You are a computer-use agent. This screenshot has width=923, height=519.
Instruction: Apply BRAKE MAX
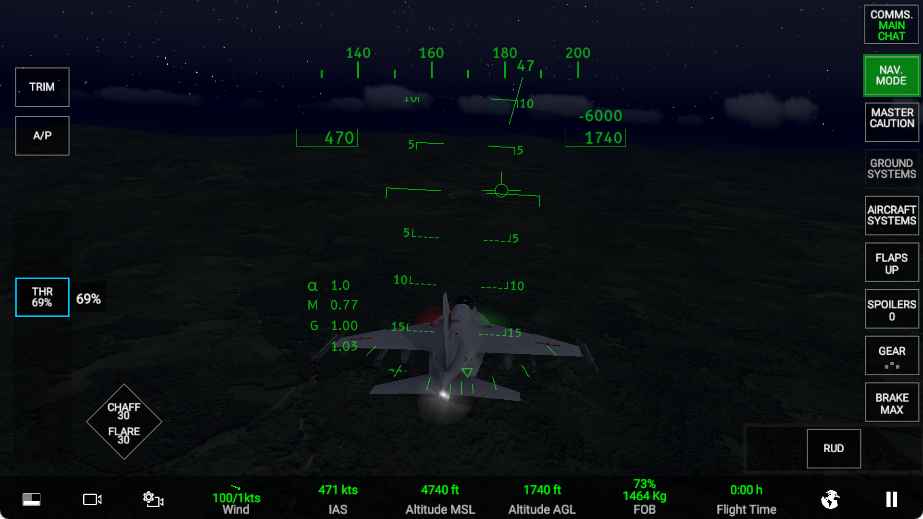(891, 403)
